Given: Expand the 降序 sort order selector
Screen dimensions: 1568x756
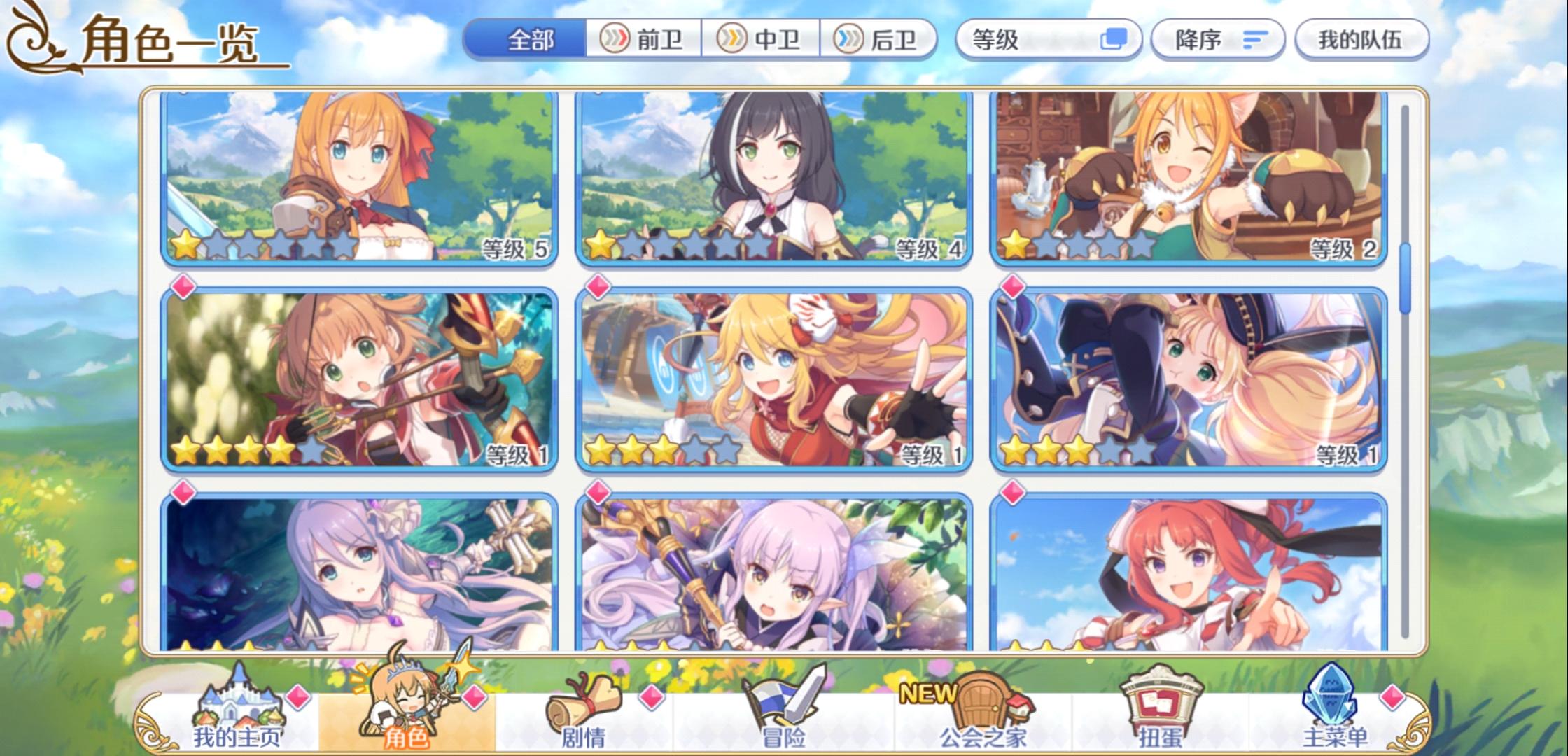Looking at the screenshot, I should click(x=1218, y=40).
